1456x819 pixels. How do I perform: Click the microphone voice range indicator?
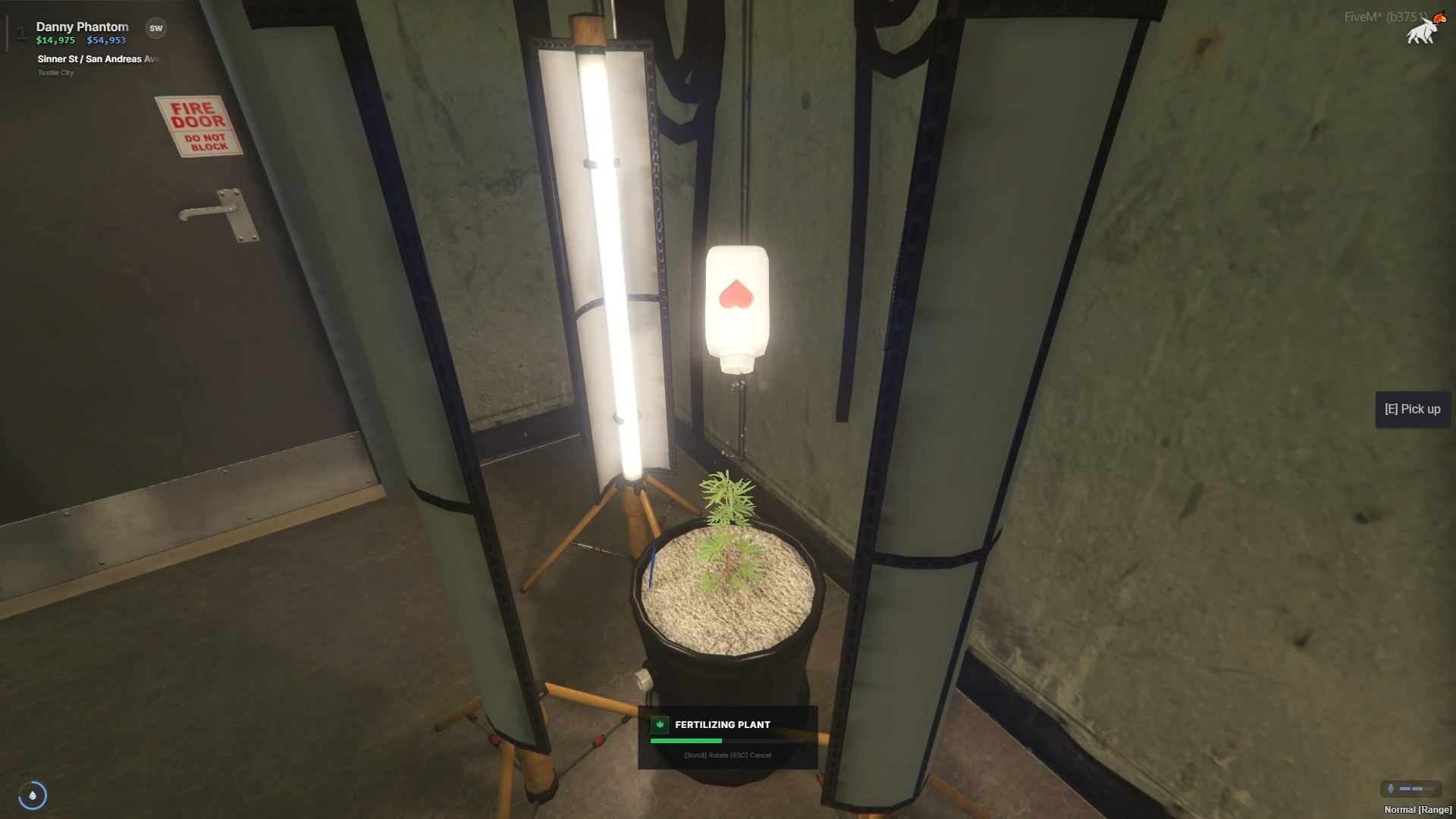[1410, 789]
